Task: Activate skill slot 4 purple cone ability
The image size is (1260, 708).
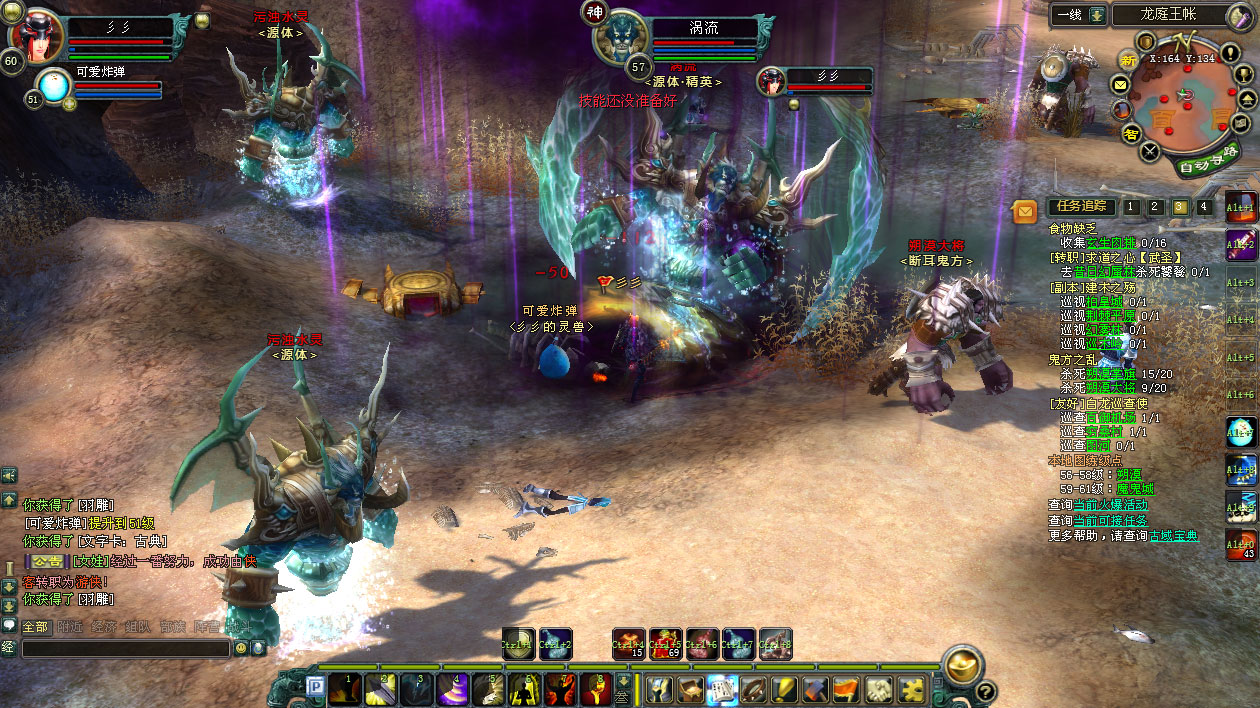Action: pos(453,690)
